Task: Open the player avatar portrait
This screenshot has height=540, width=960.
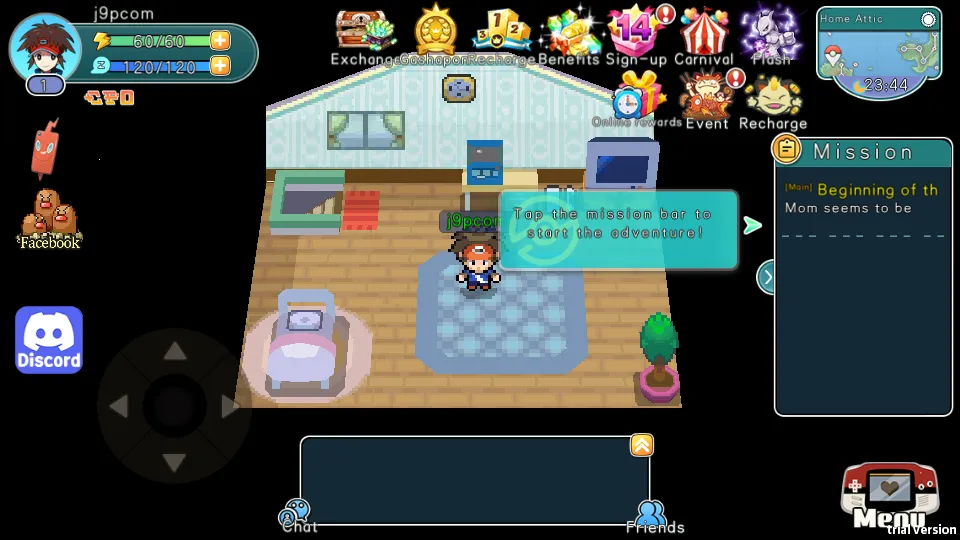Action: pyautogui.click(x=45, y=48)
